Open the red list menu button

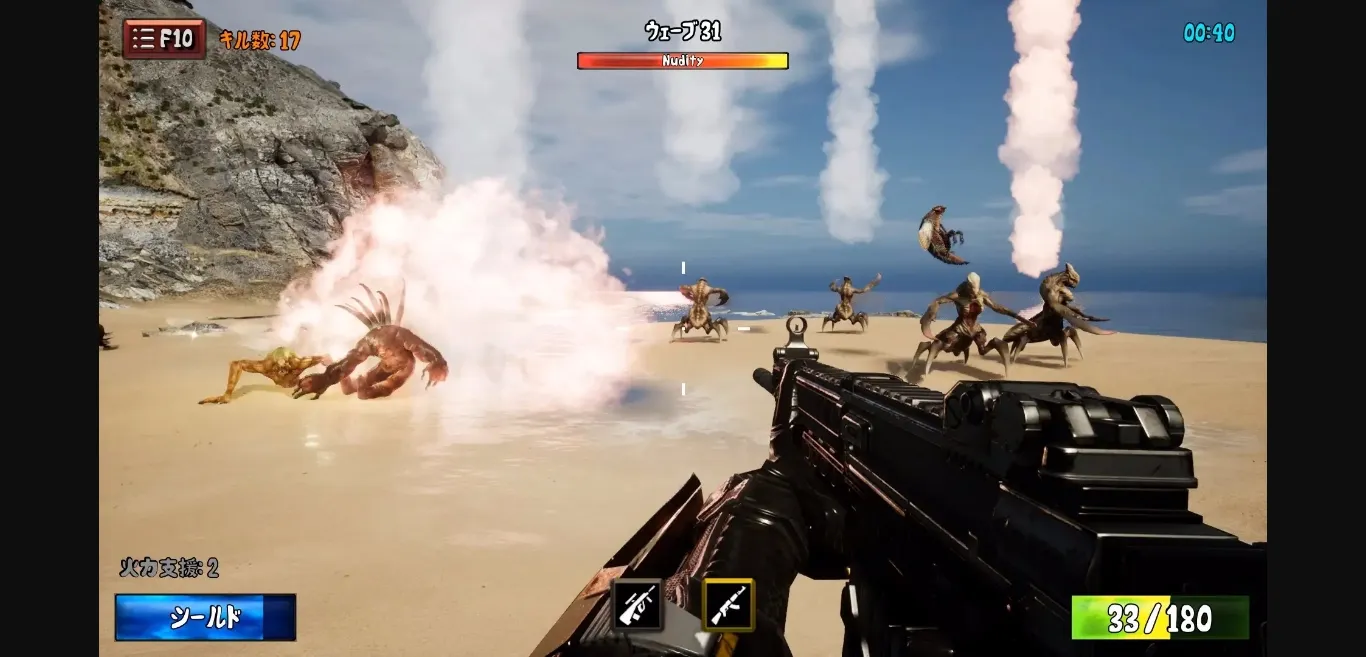[x=164, y=39]
